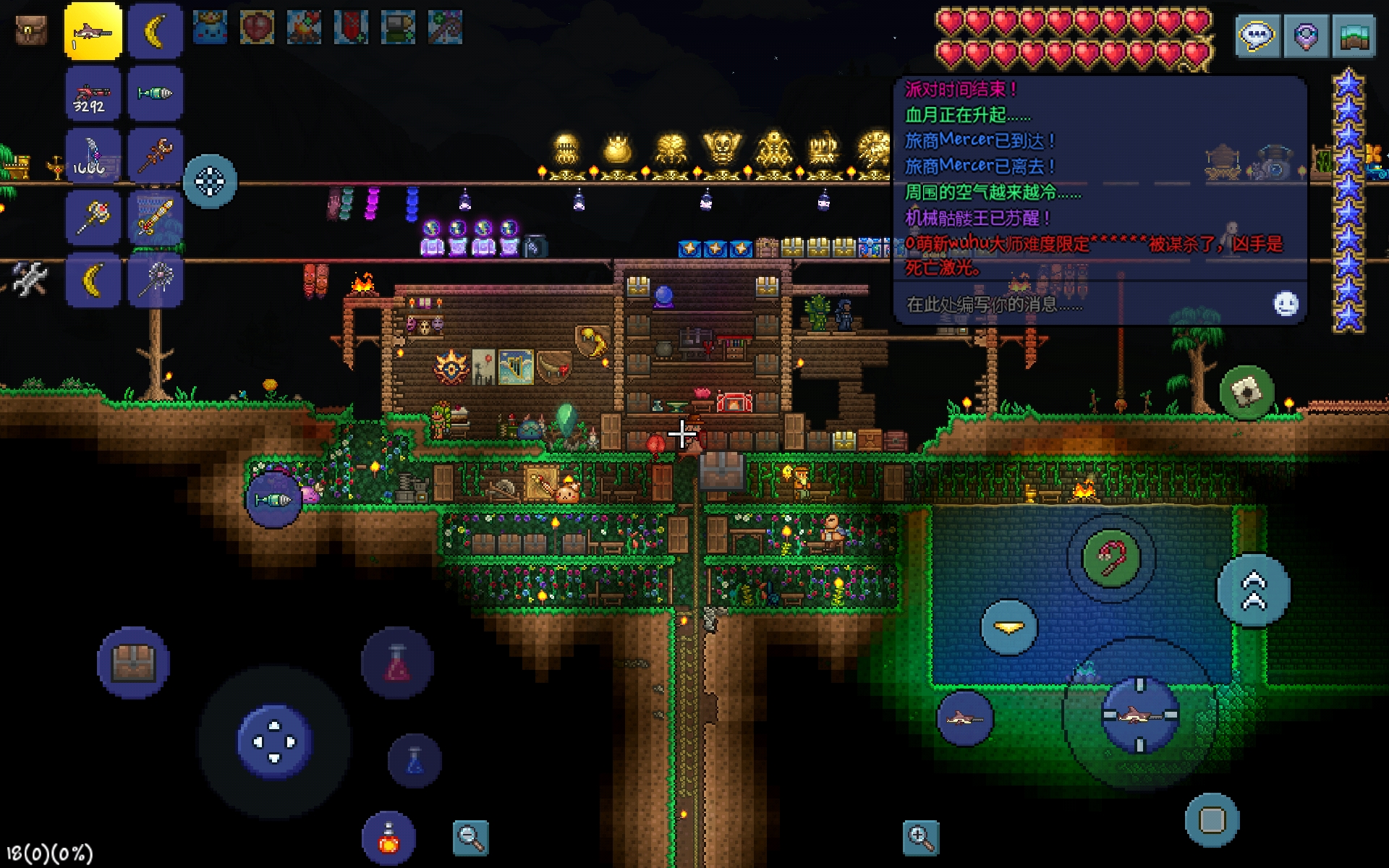Viewport: 1389px width, 868px height.
Task: Choose the bow slot showing 1666
Action: coord(93,156)
